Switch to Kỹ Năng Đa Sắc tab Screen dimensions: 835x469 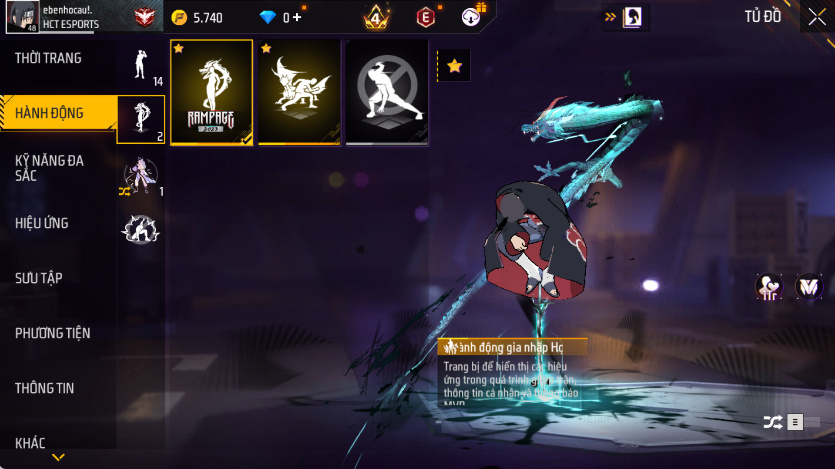[x=50, y=168]
